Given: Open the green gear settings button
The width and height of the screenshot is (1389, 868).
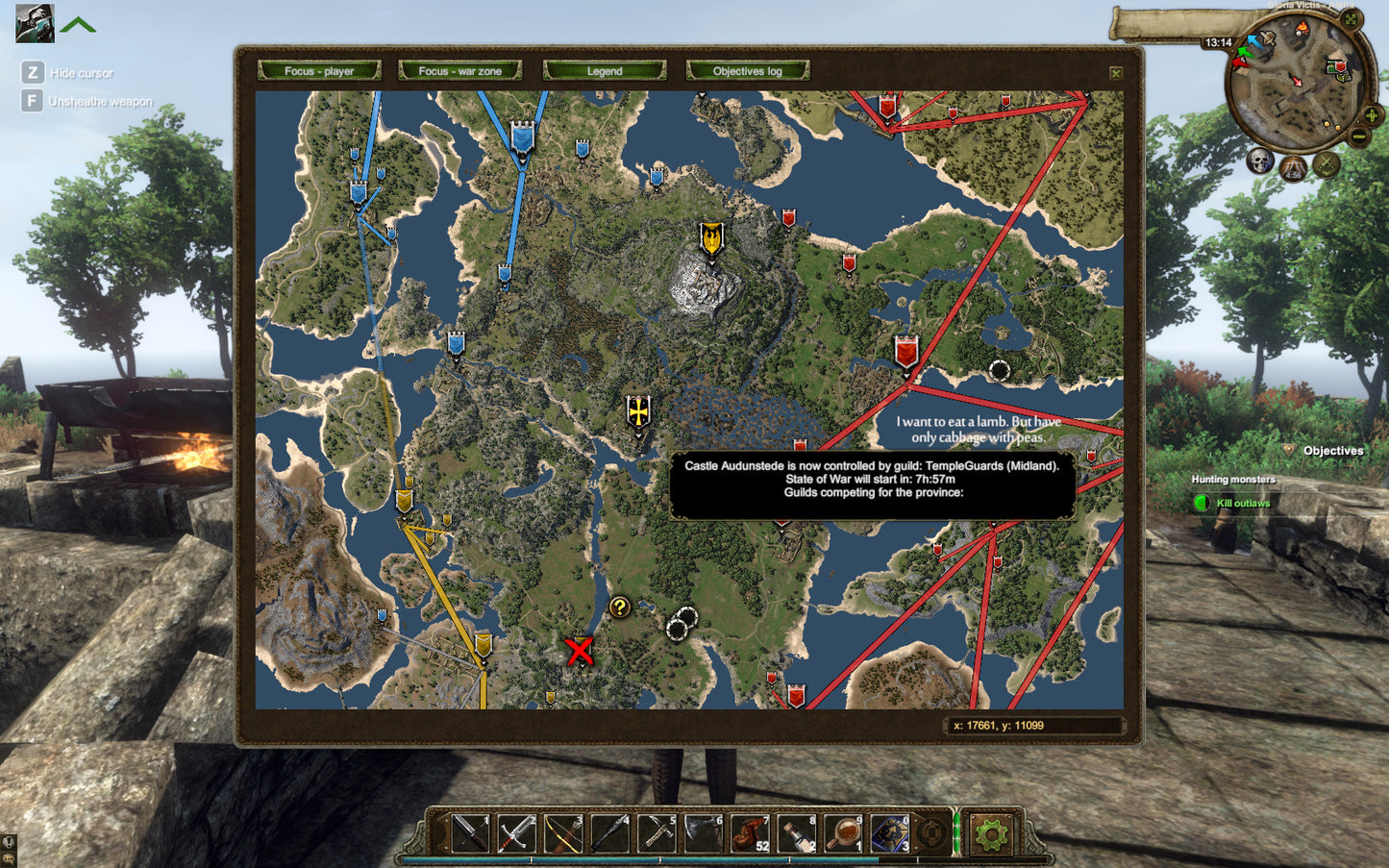Looking at the screenshot, I should [x=990, y=832].
